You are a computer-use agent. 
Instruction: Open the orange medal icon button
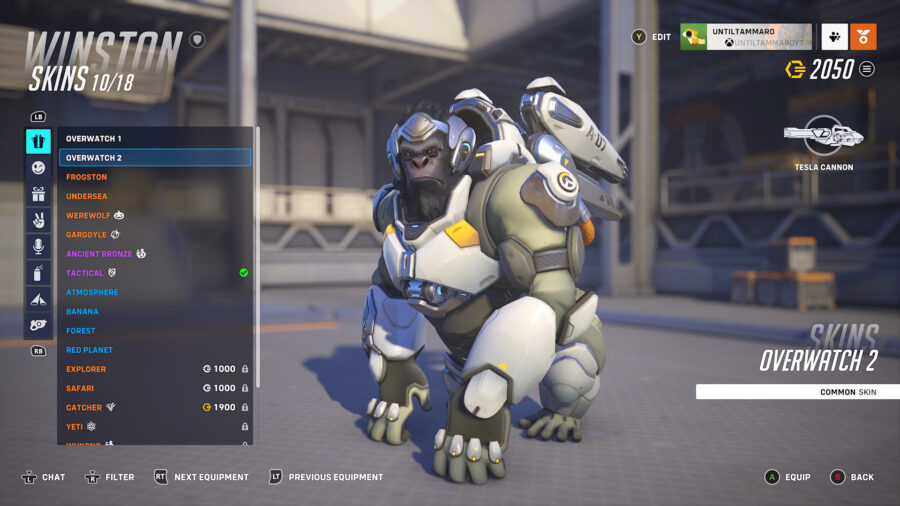tap(863, 37)
